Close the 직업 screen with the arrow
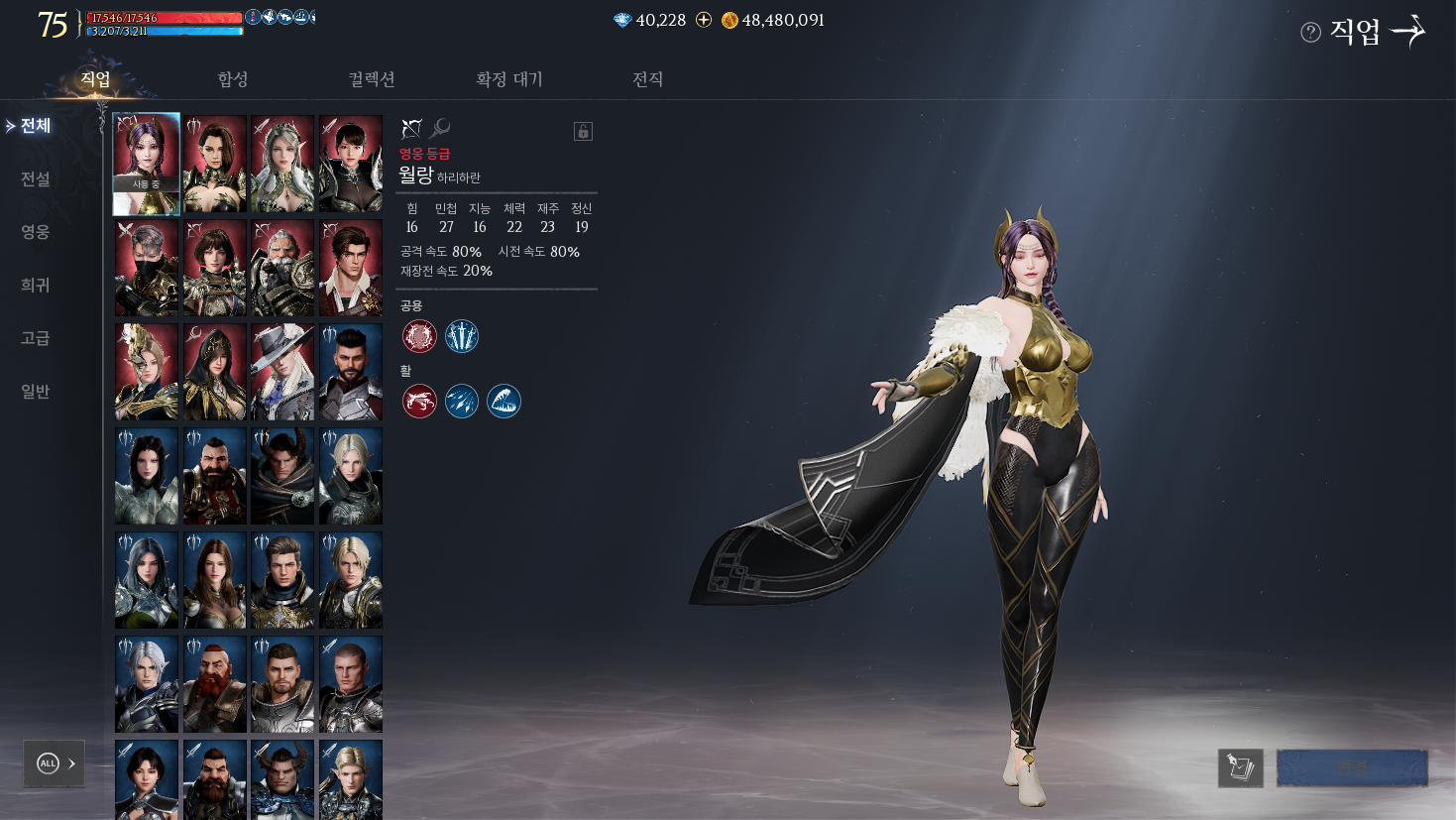 1408,32
